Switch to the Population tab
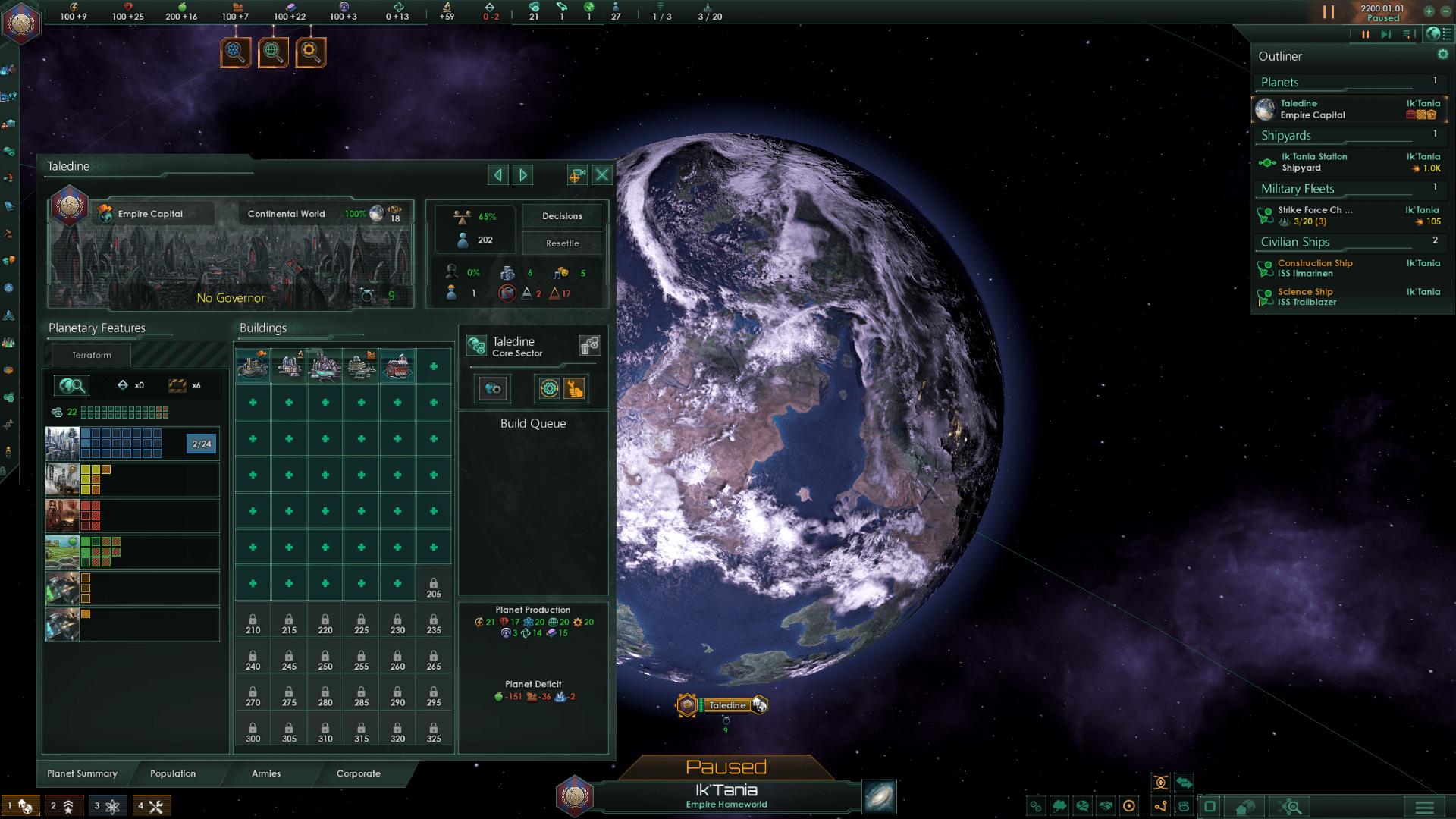This screenshot has height=819, width=1456. coord(173,773)
